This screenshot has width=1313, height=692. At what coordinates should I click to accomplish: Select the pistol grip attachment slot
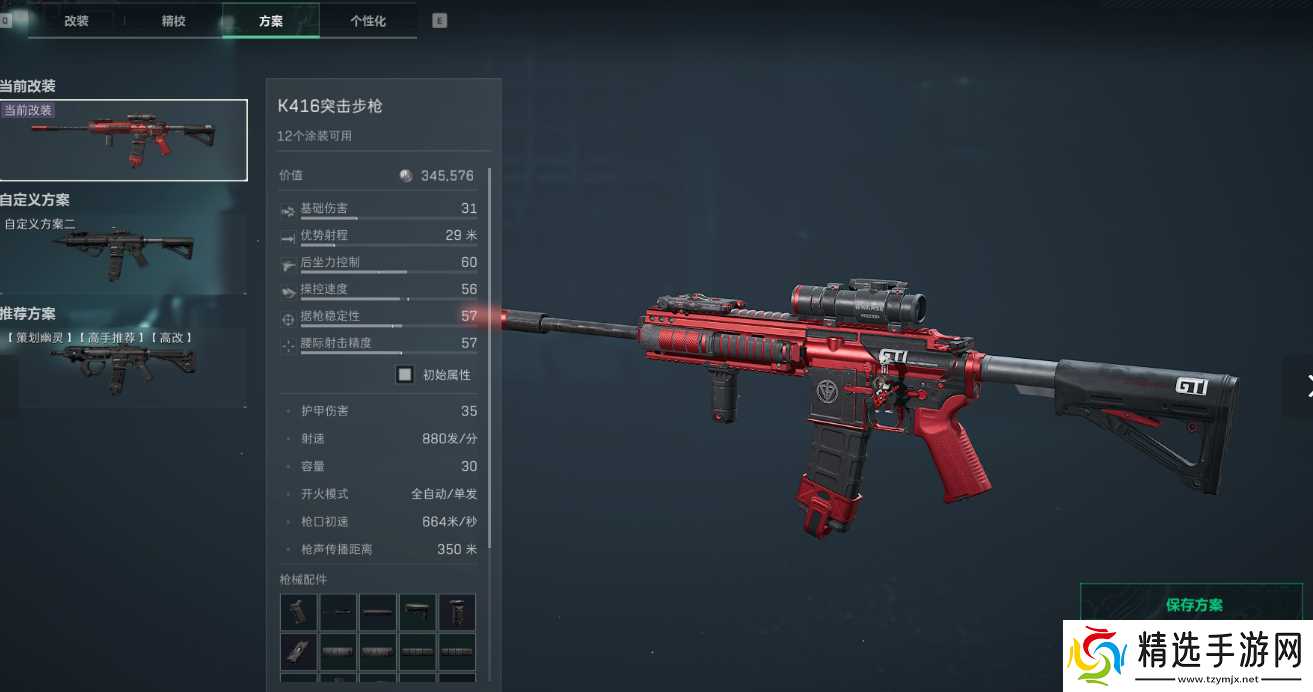click(298, 612)
